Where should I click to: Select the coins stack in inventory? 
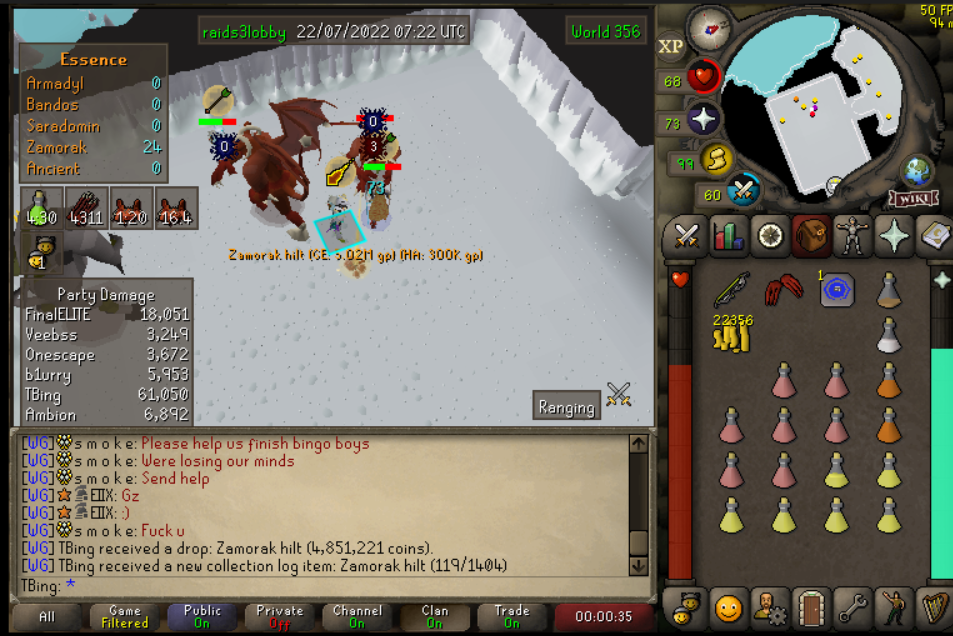pyautogui.click(x=731, y=337)
